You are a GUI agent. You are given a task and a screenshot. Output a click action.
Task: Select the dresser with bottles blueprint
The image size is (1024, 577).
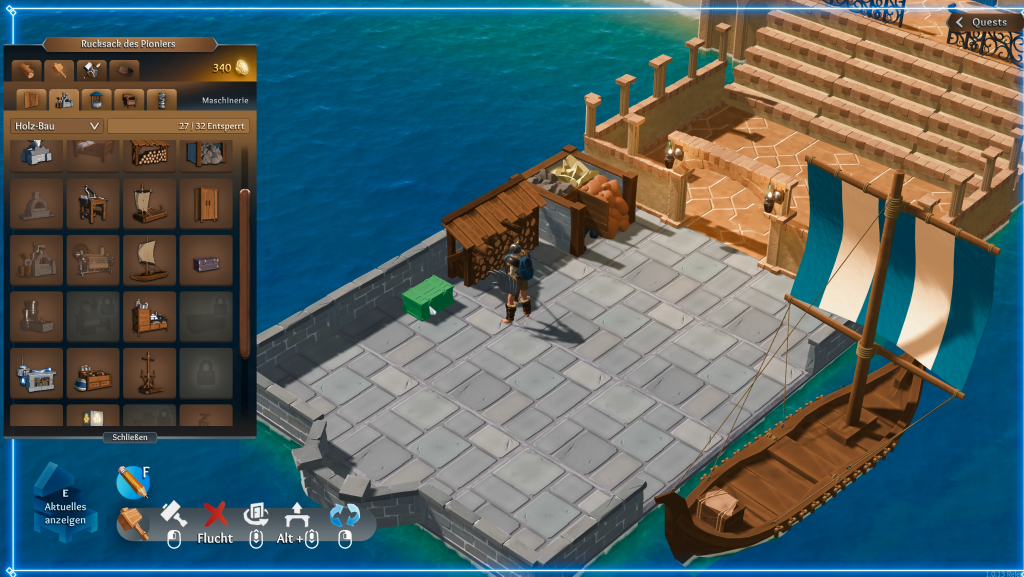(150, 317)
